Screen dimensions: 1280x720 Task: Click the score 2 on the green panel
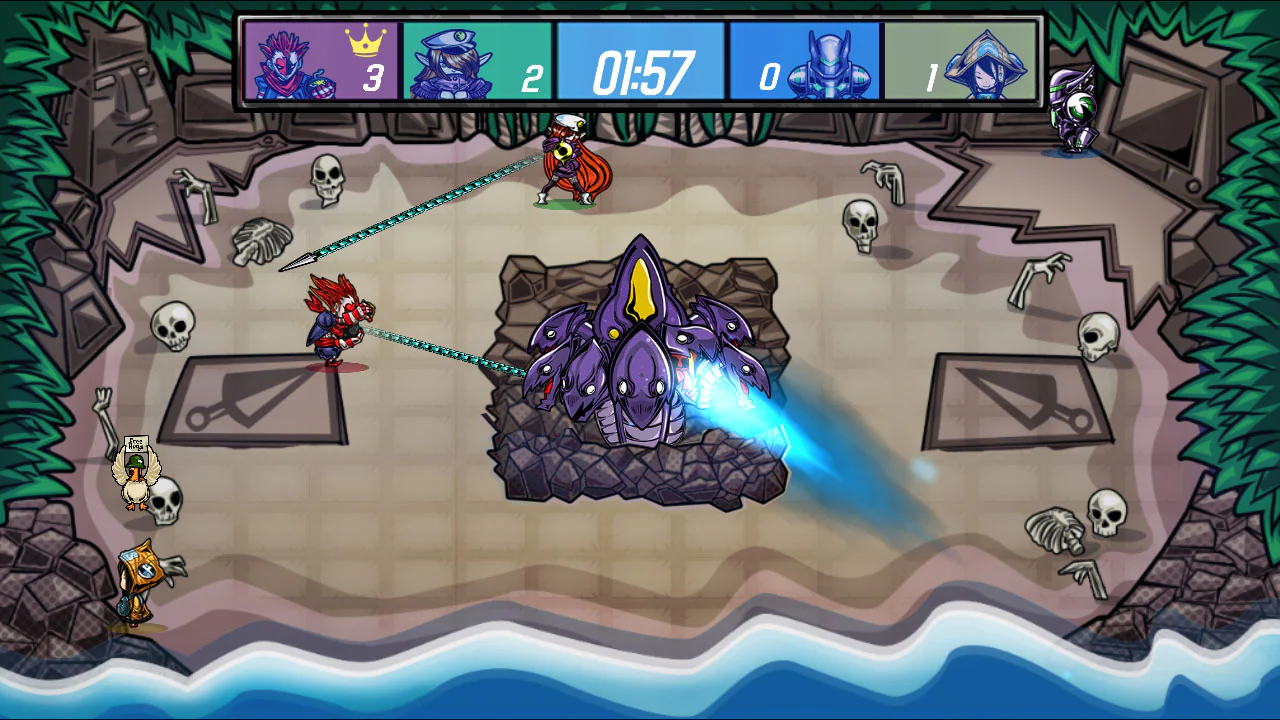point(533,76)
